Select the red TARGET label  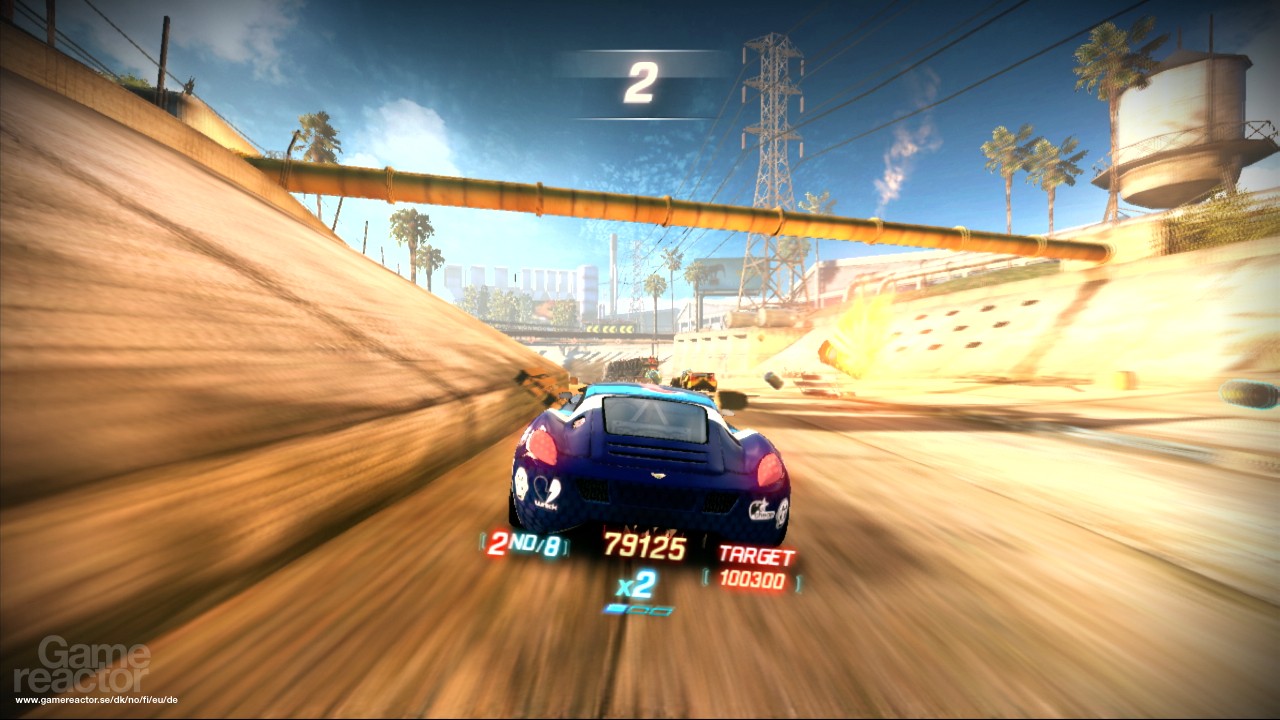click(x=757, y=552)
